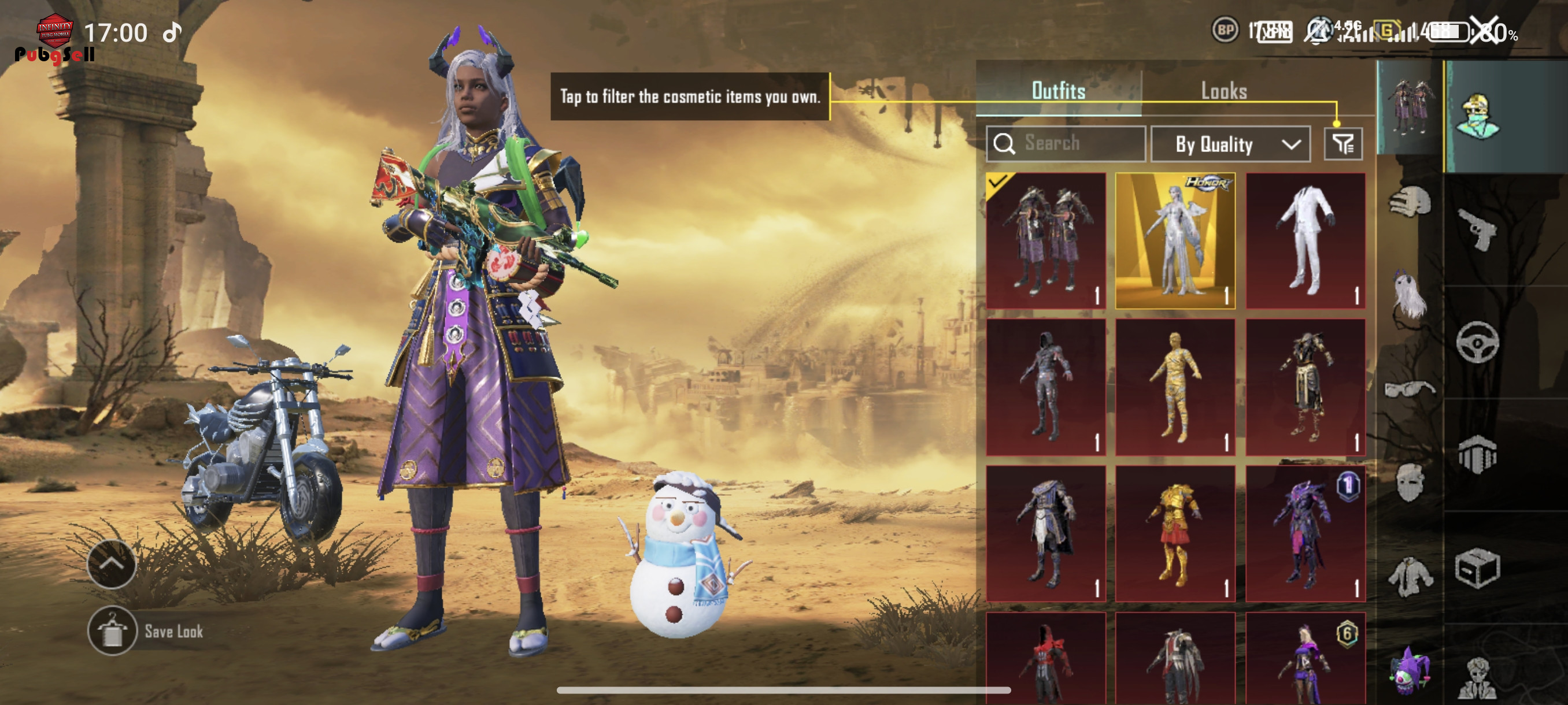
Task: Switch to the Looks tab
Action: click(x=1223, y=91)
